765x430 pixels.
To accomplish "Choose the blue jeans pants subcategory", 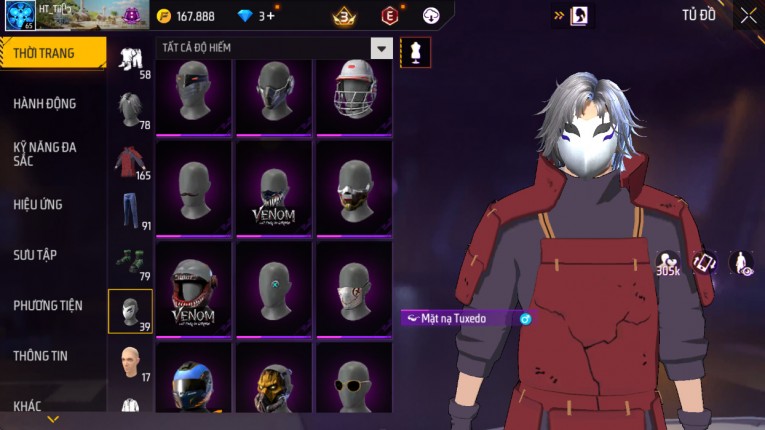I will coord(129,211).
